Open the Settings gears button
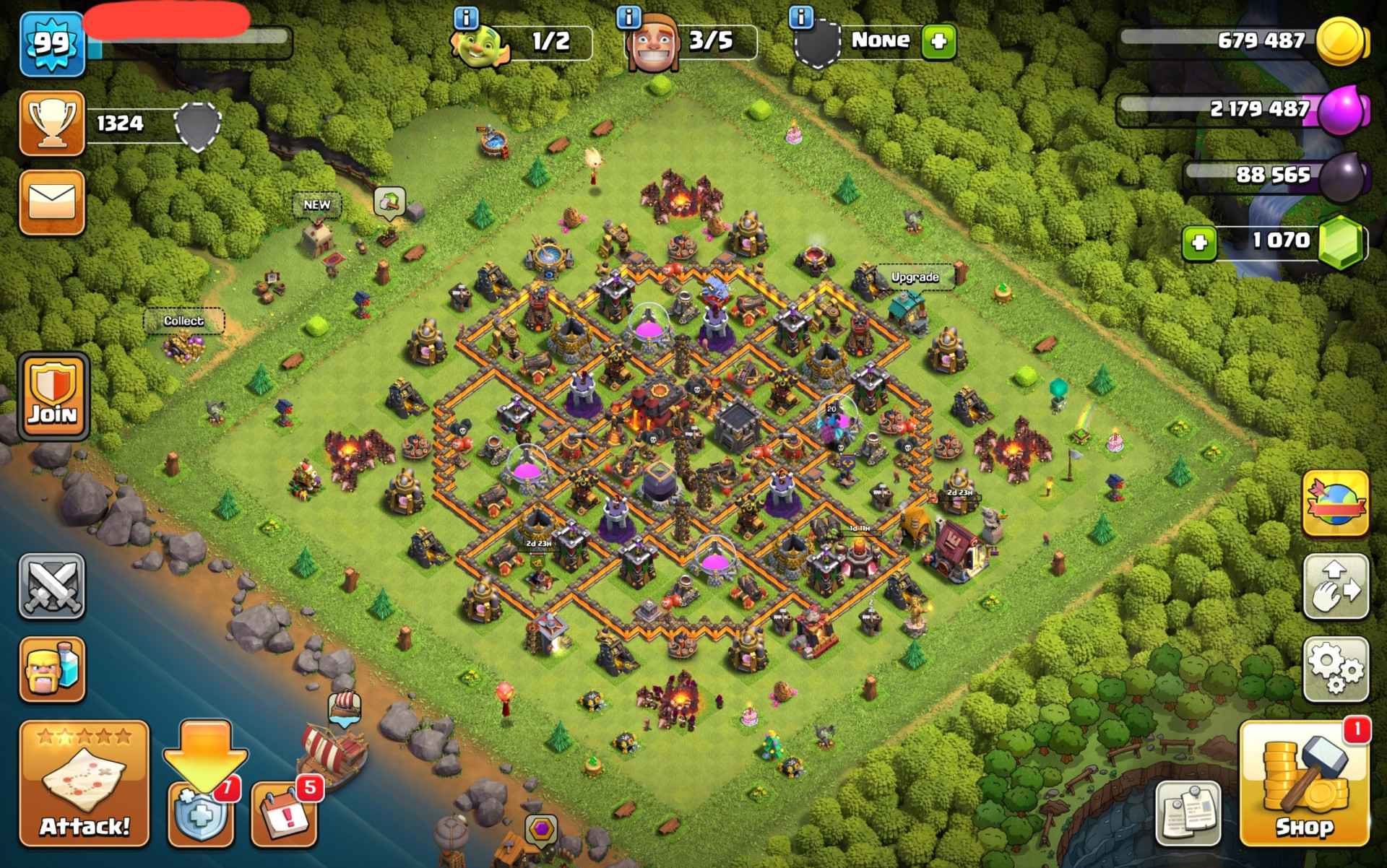Screen dimensions: 1387x868 pyautogui.click(x=1336, y=669)
